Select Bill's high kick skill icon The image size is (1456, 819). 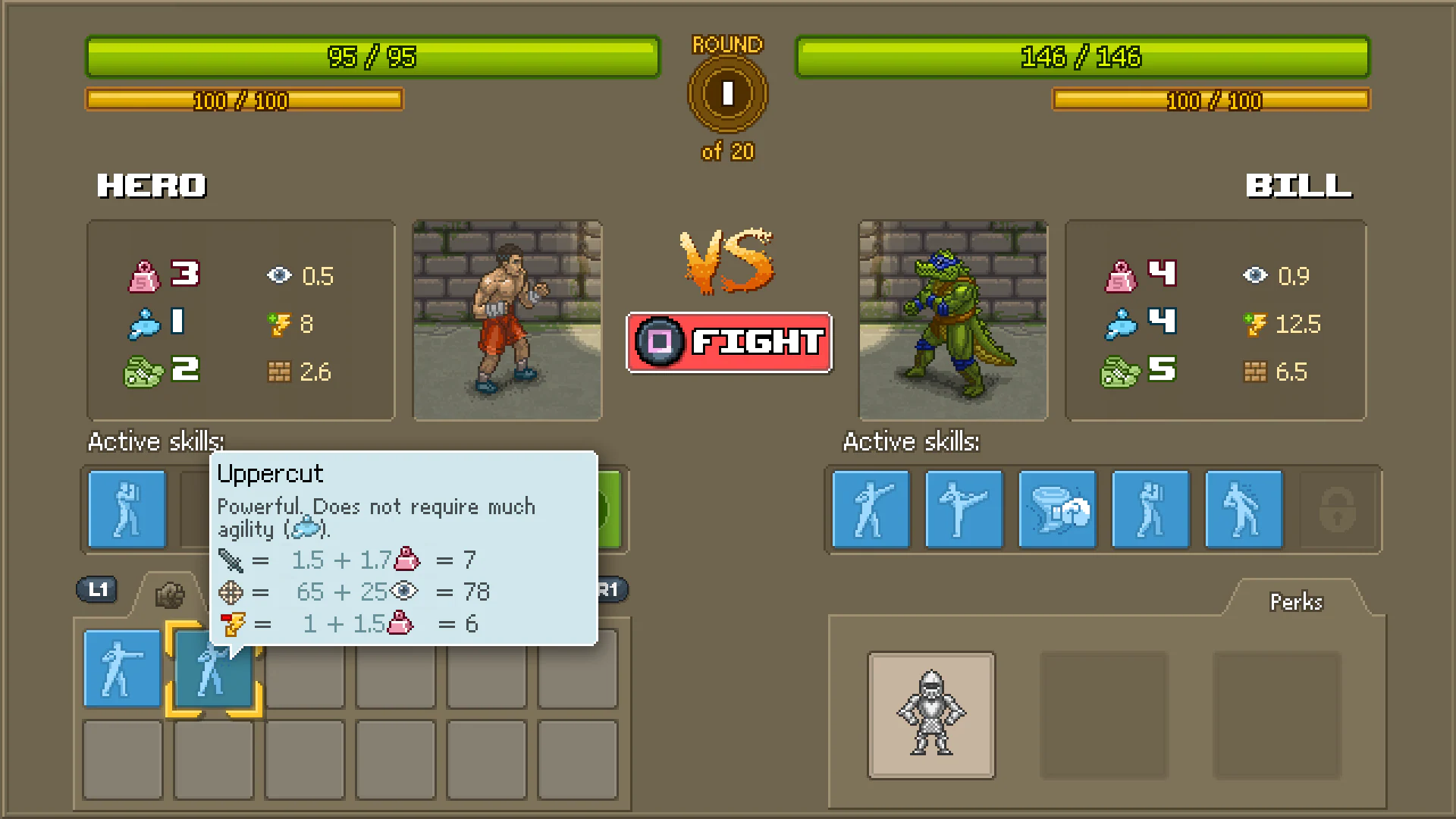tap(964, 509)
